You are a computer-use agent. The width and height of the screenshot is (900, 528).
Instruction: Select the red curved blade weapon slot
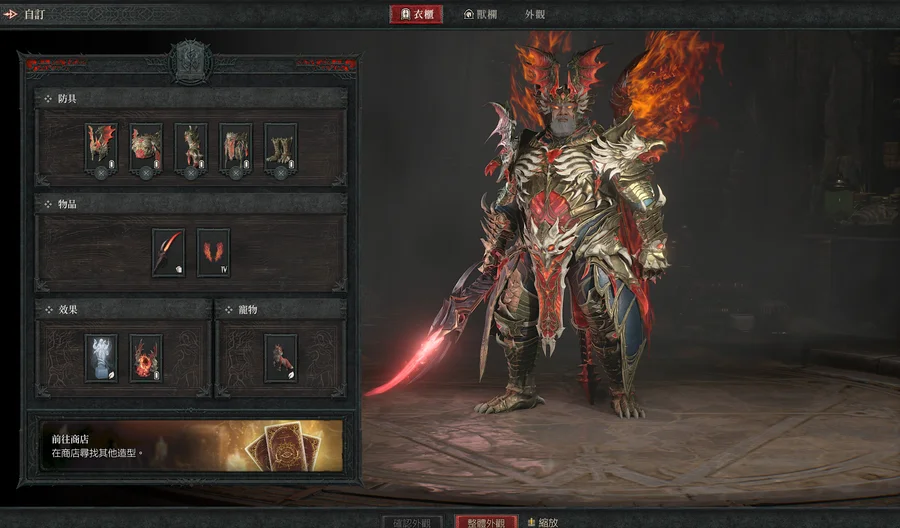pyautogui.click(x=168, y=252)
